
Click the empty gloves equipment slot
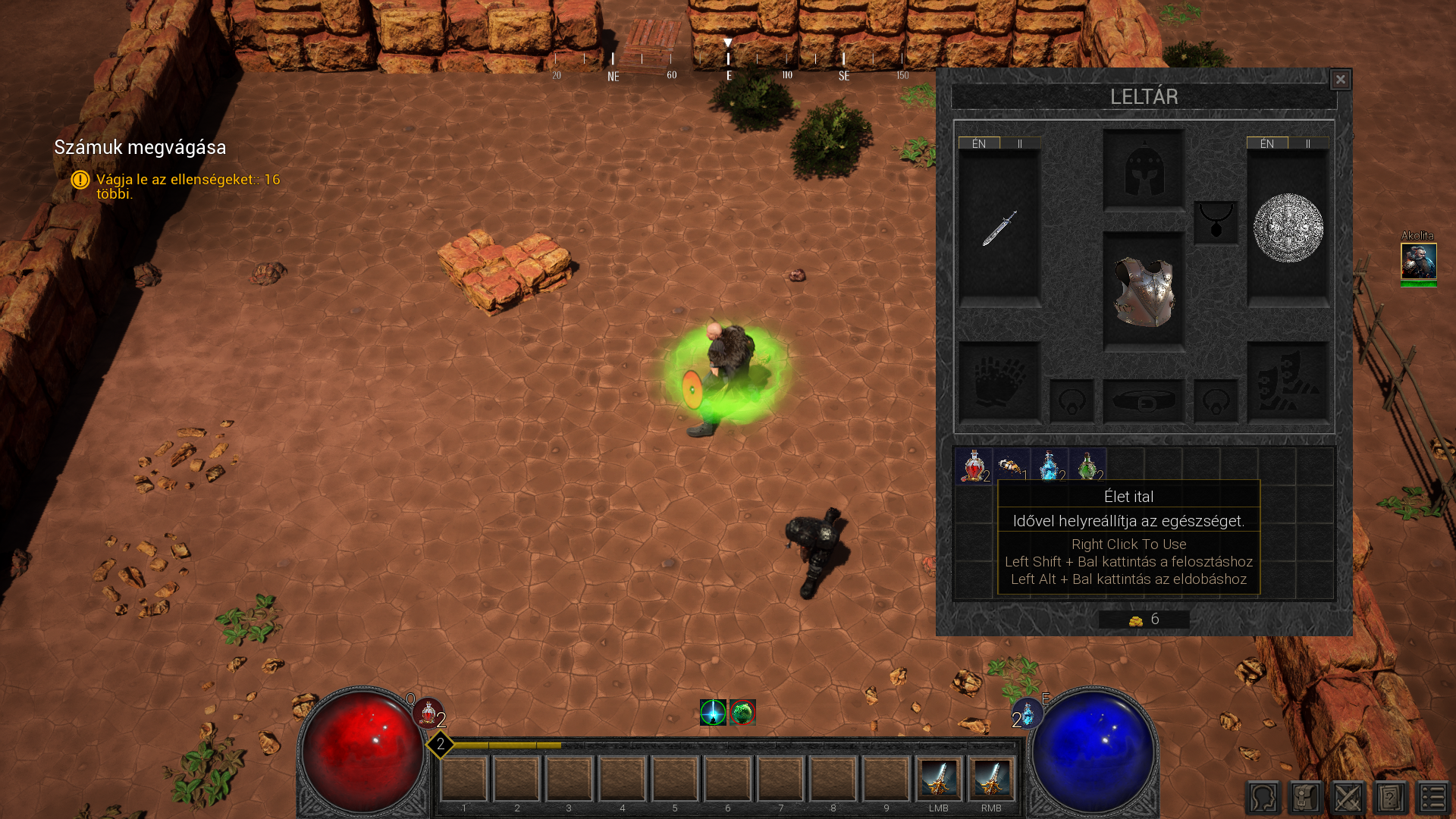pyautogui.click(x=999, y=382)
